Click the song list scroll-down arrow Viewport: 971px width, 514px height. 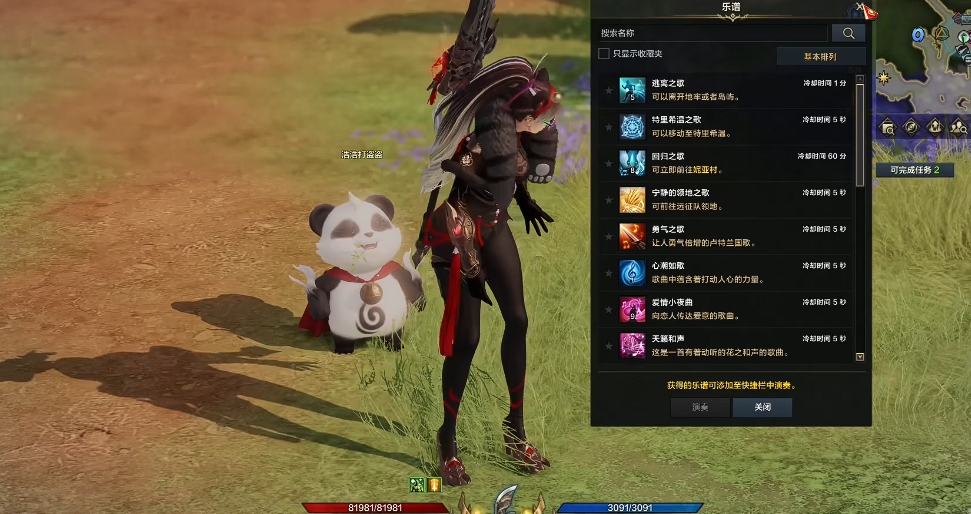(860, 356)
